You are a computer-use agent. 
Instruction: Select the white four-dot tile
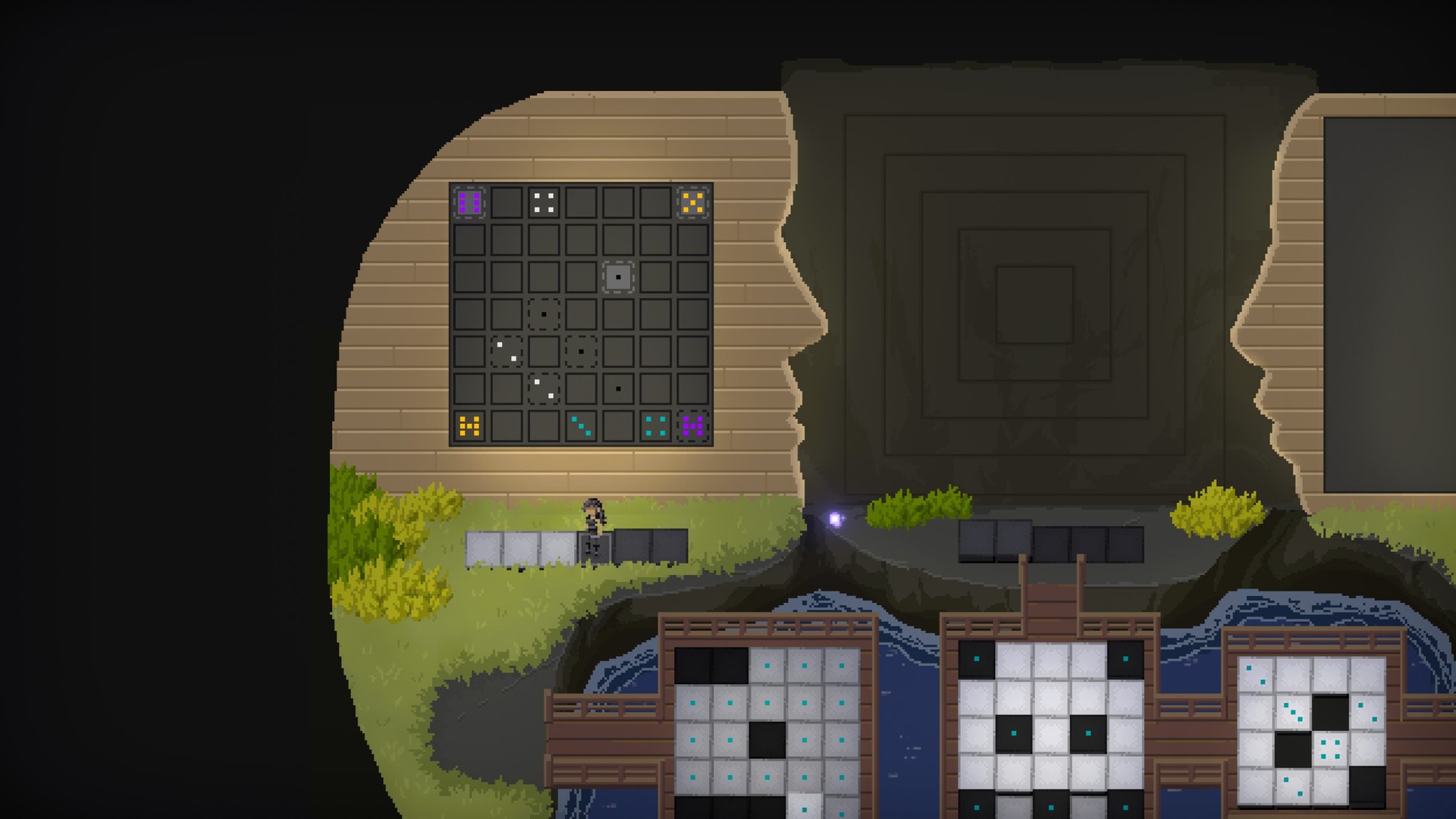[x=544, y=202]
